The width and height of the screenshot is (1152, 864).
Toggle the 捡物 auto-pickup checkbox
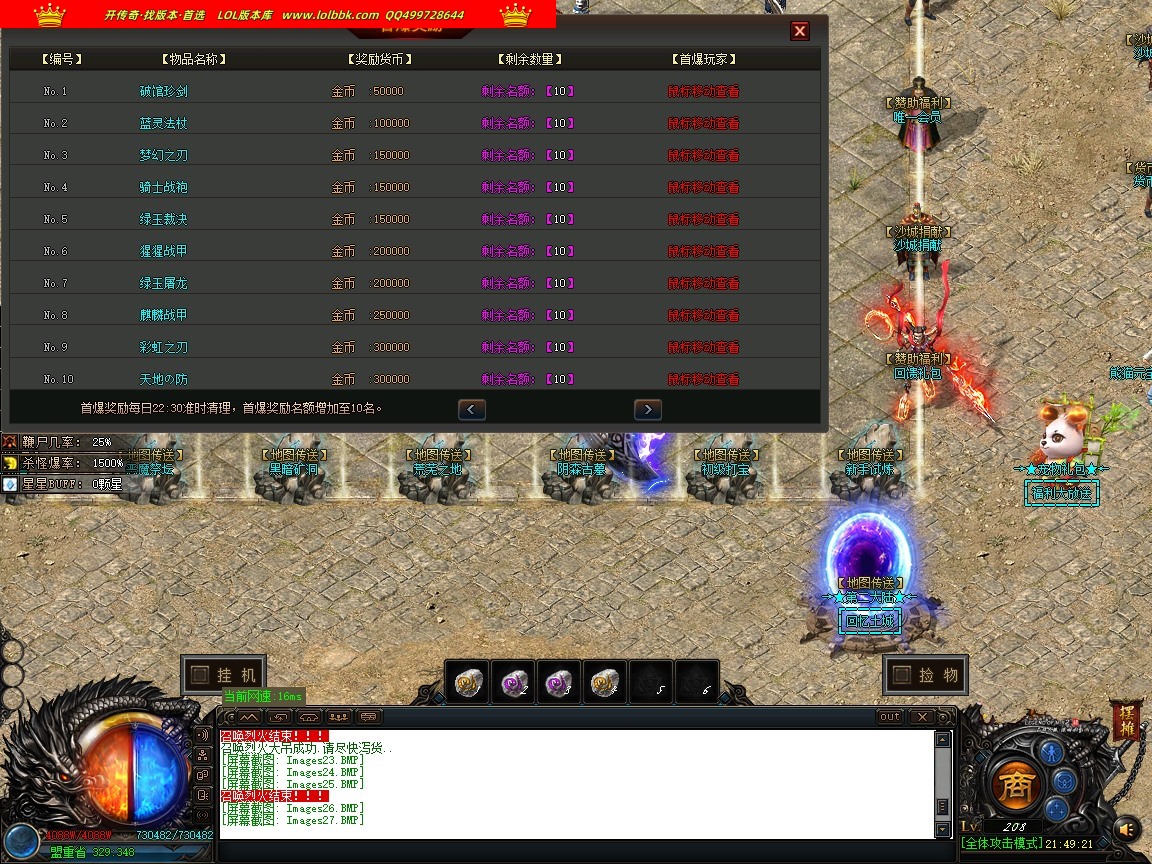click(902, 675)
